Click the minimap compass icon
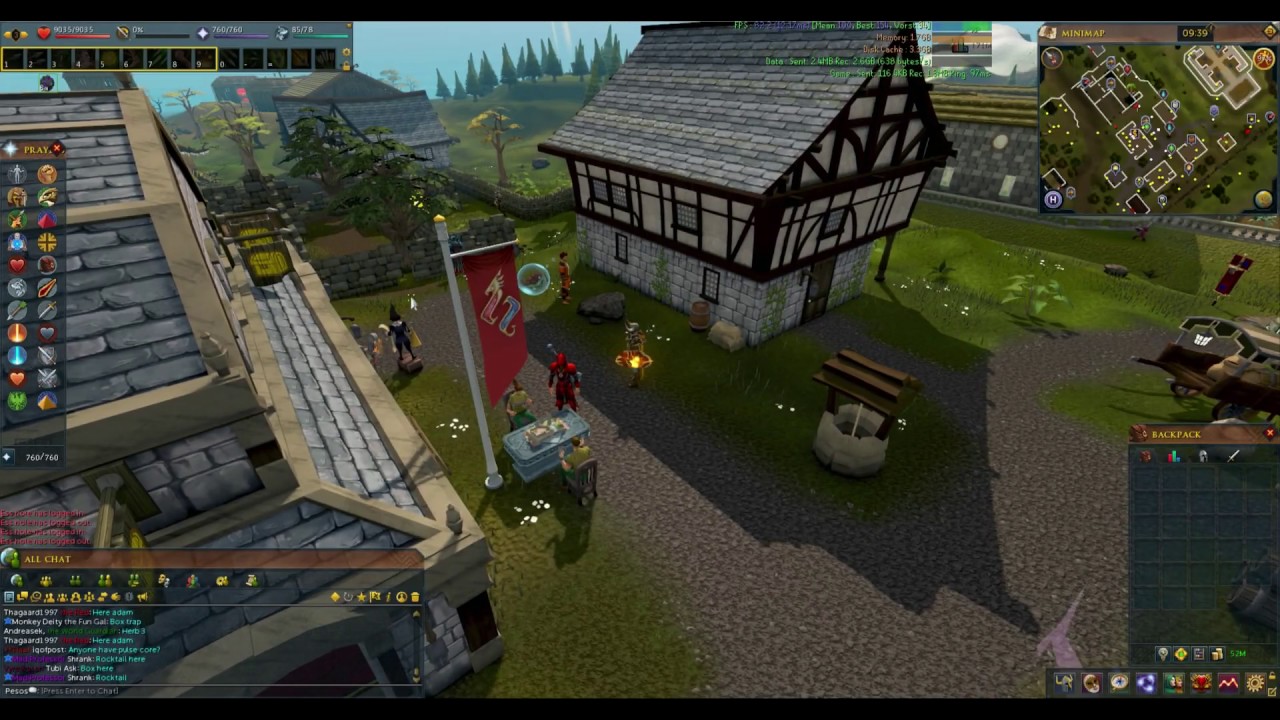Image resolution: width=1280 pixels, height=720 pixels. 1052,58
